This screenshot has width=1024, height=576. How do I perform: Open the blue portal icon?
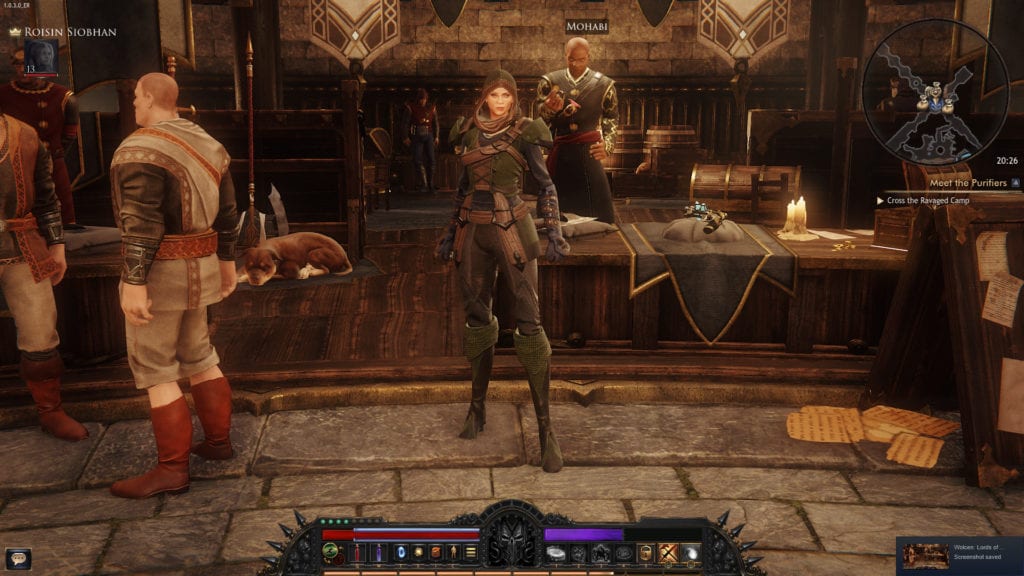[401, 553]
